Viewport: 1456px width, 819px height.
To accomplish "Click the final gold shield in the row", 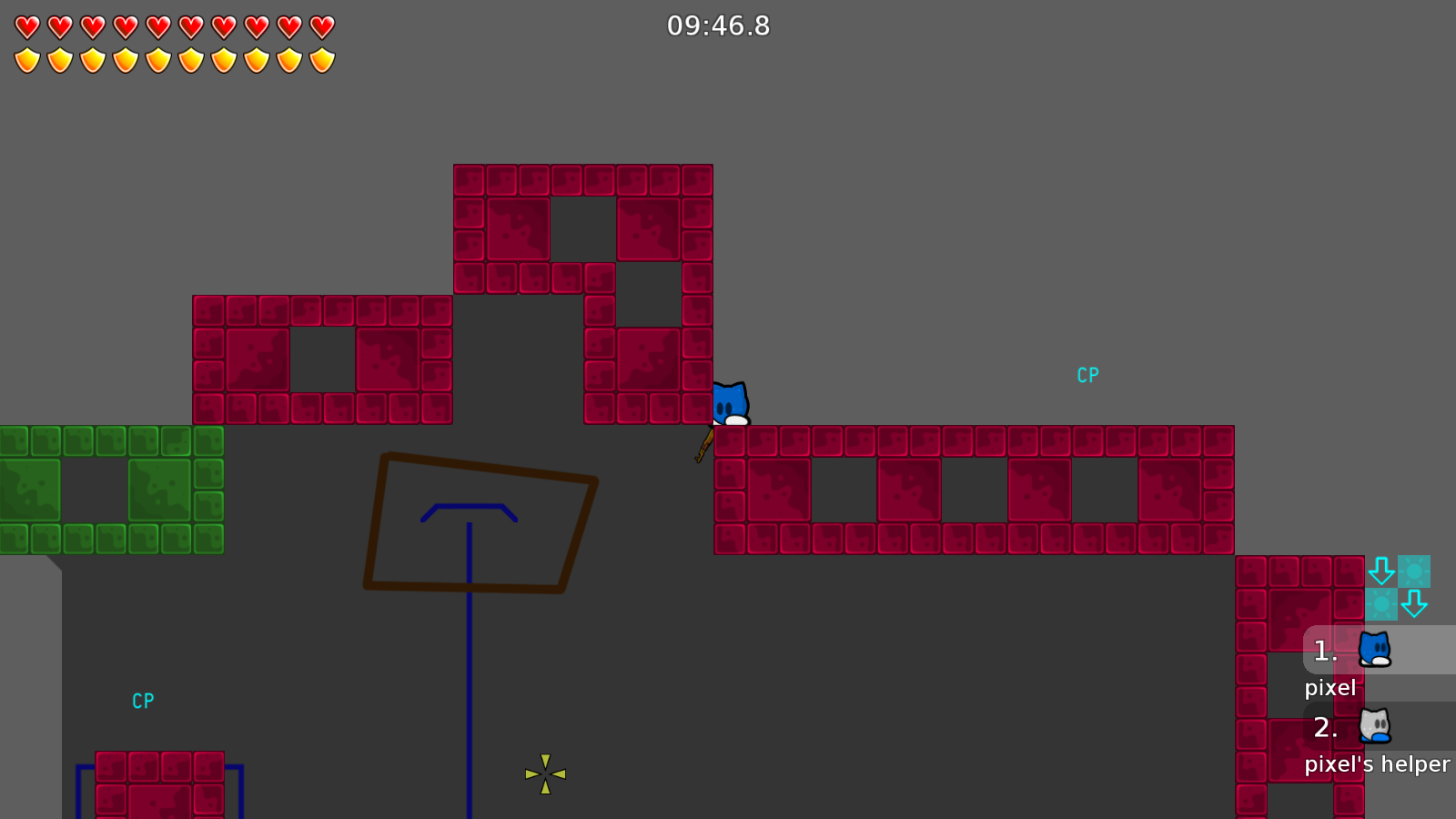I will (x=320, y=59).
